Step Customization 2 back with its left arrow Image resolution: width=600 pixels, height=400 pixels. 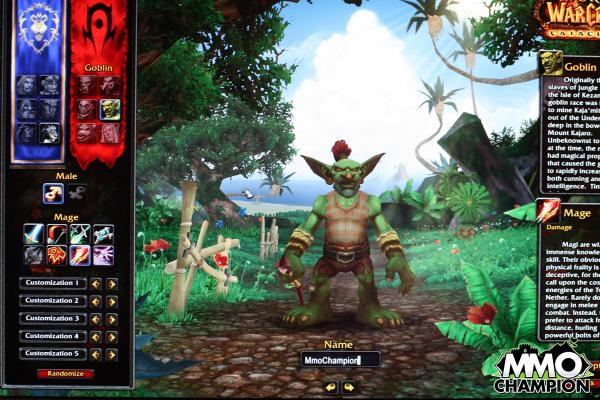click(96, 301)
